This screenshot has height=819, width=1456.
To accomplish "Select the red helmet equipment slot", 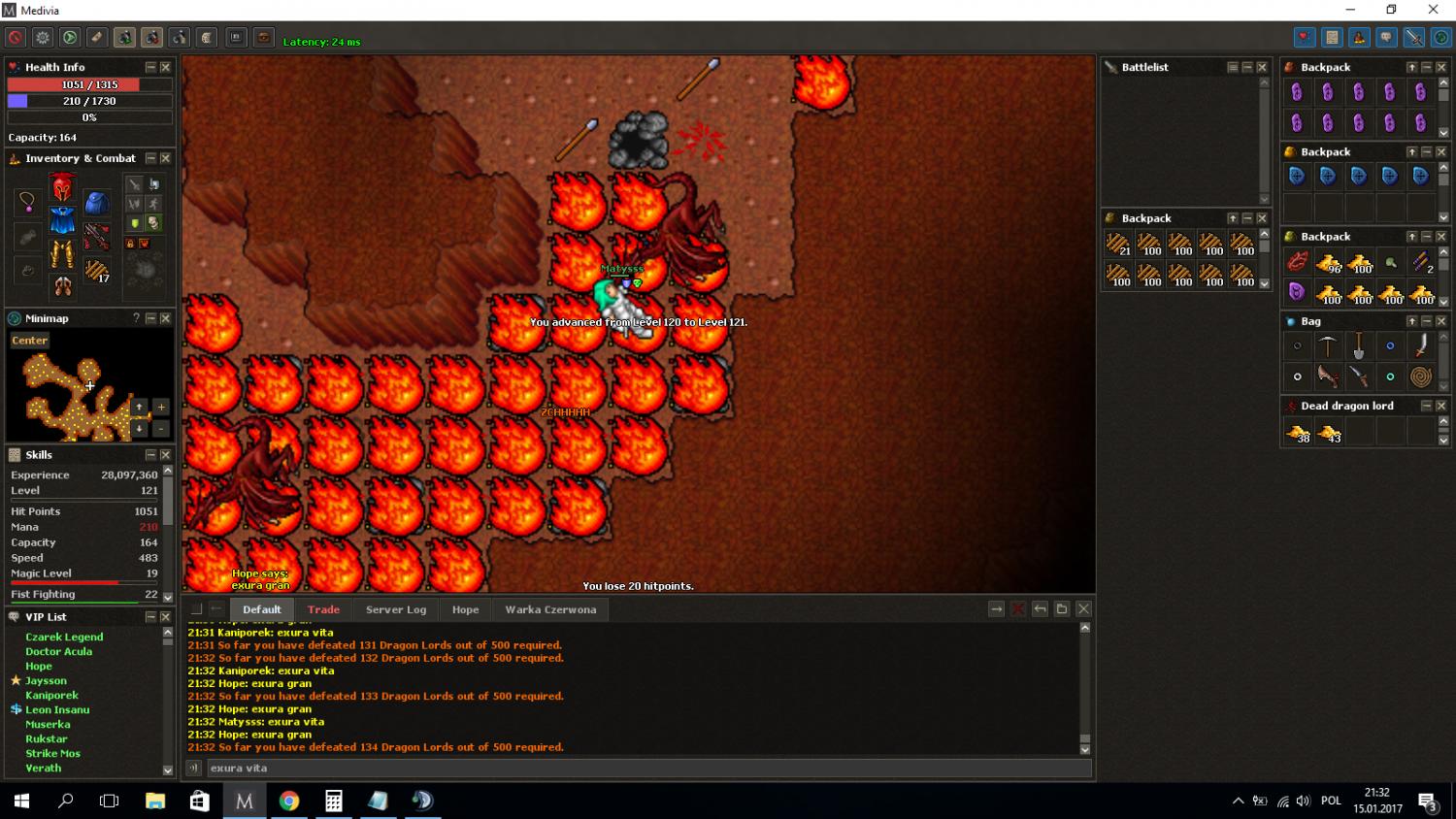I will 62,186.
